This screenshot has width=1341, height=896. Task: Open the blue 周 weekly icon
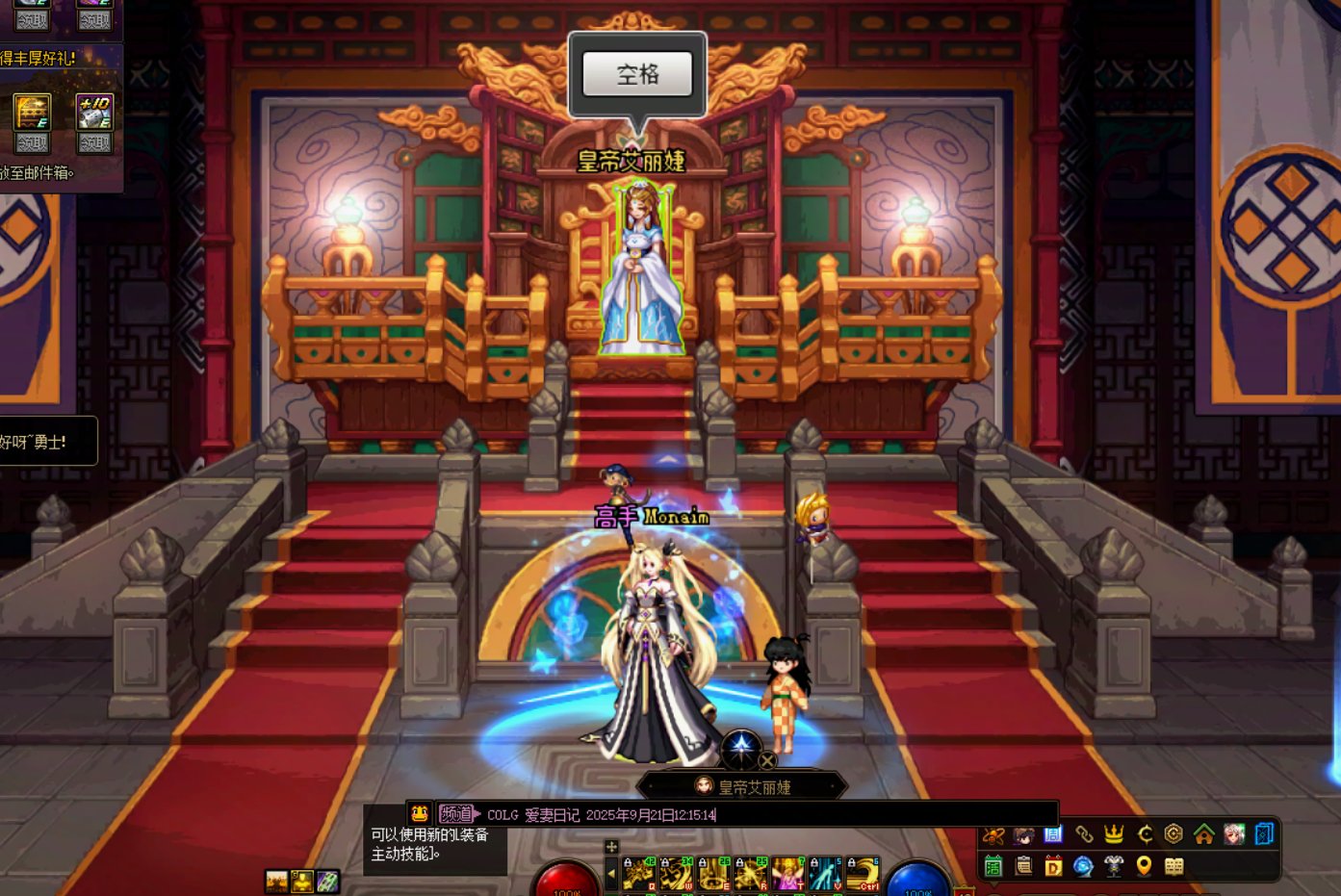(x=1053, y=834)
